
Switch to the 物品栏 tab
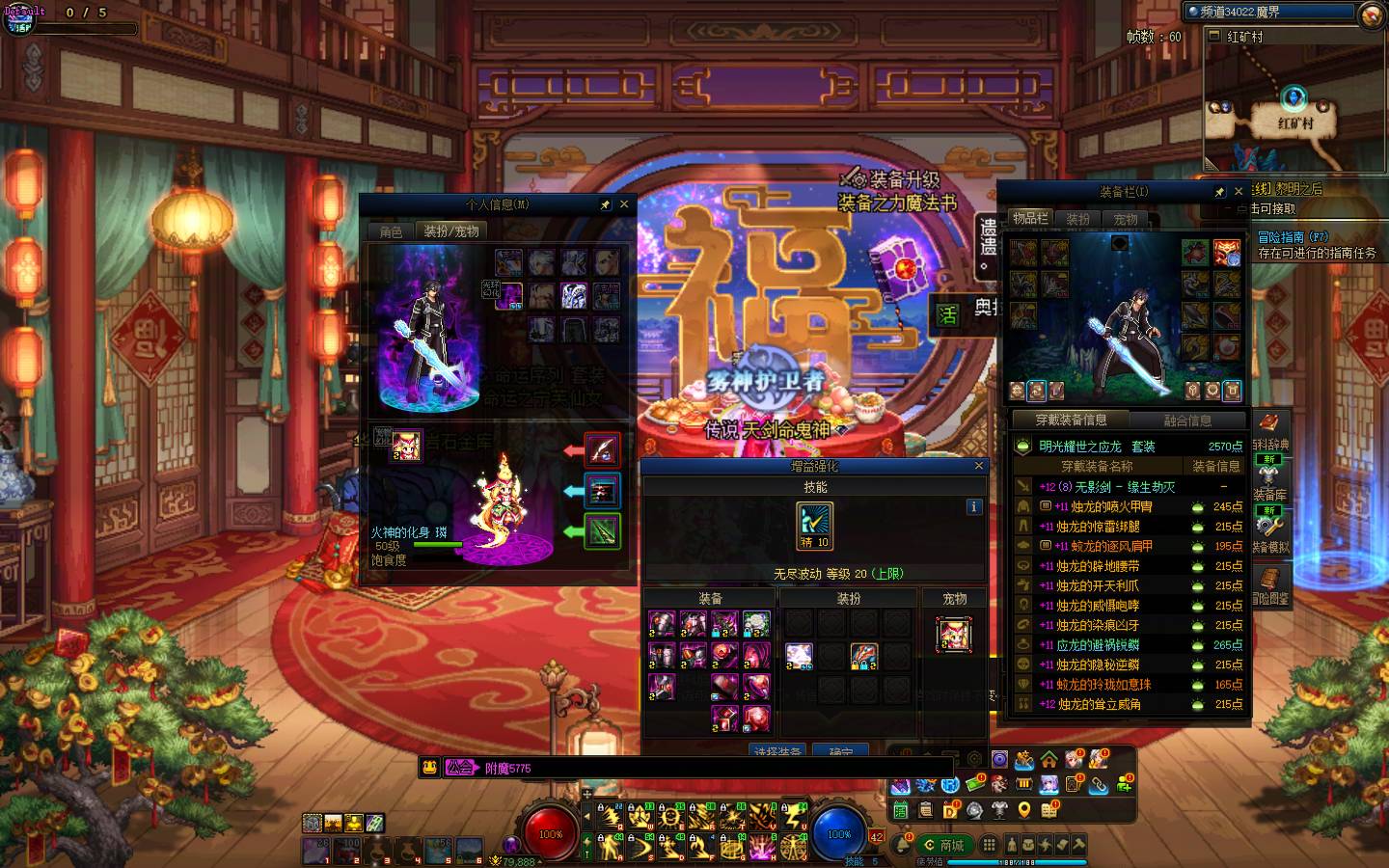tap(1029, 219)
